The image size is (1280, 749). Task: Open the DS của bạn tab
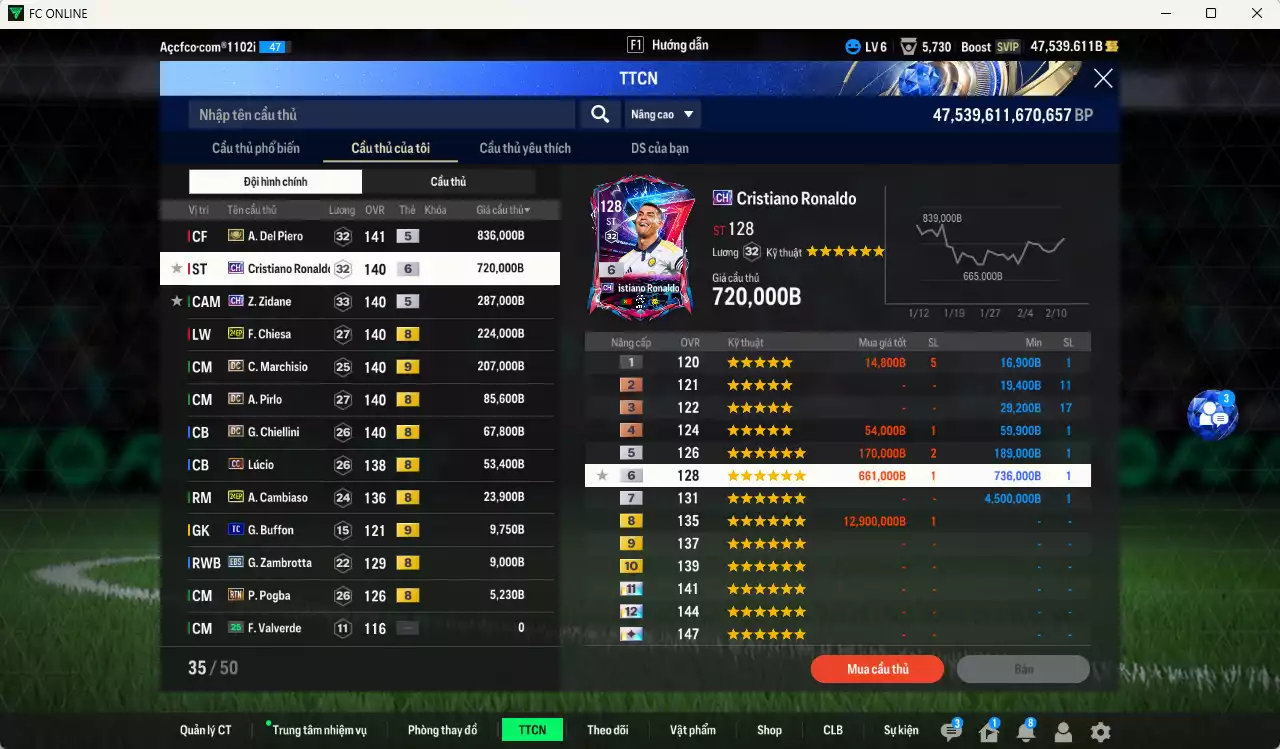659,148
